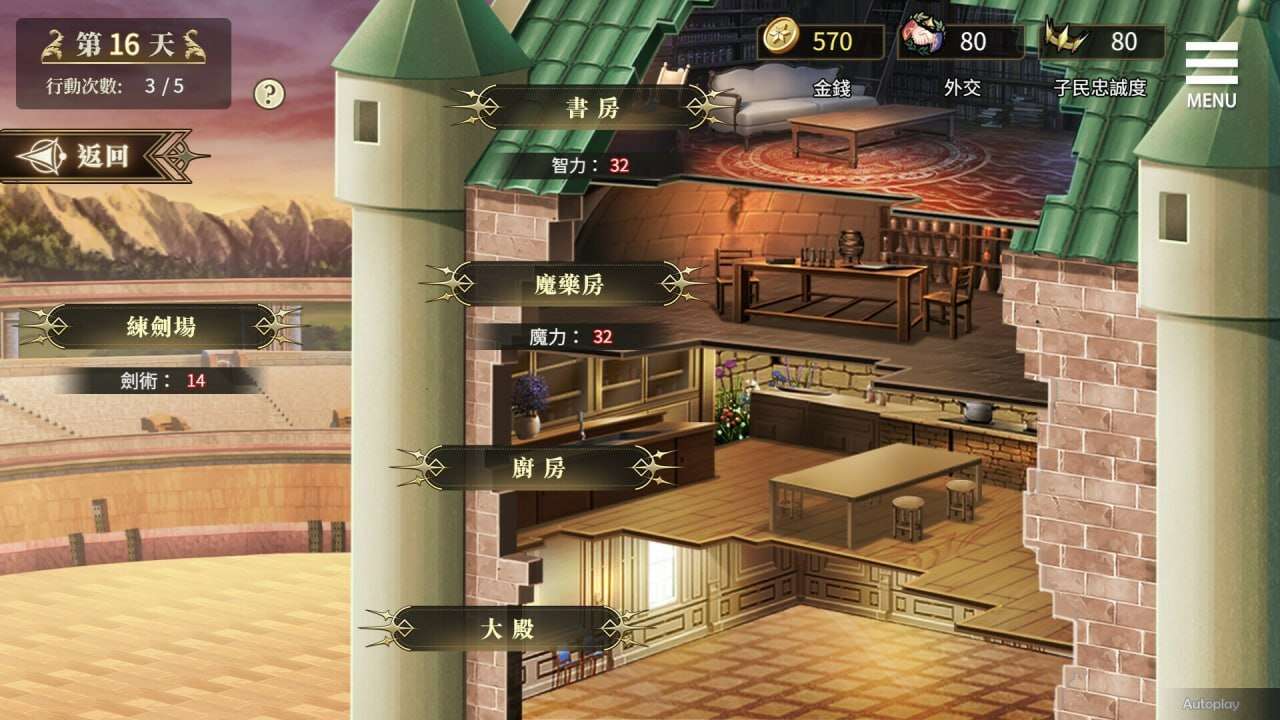Click the arrow icon on the 返回 banner
Image resolution: width=1280 pixels, height=720 pixels.
(45, 155)
